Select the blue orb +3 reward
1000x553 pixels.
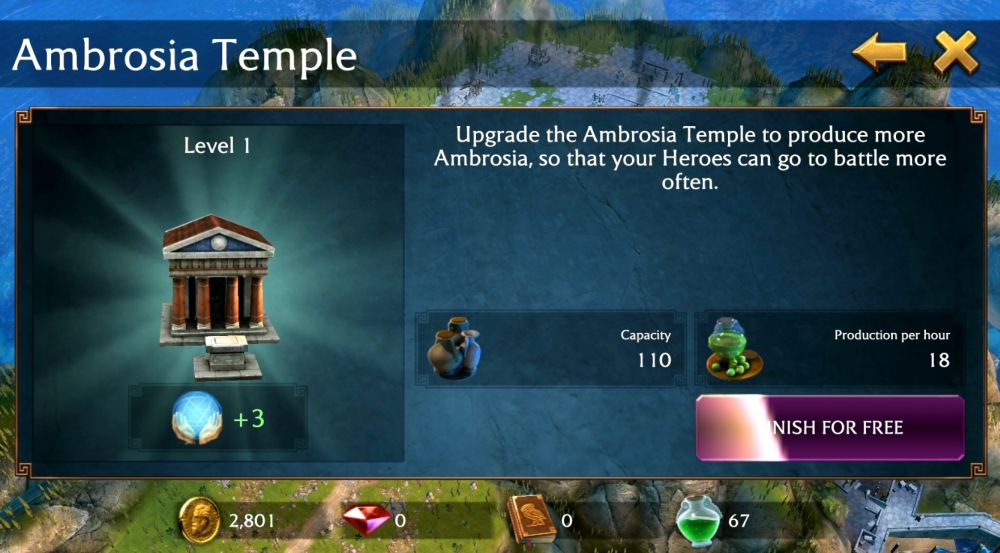tap(218, 418)
